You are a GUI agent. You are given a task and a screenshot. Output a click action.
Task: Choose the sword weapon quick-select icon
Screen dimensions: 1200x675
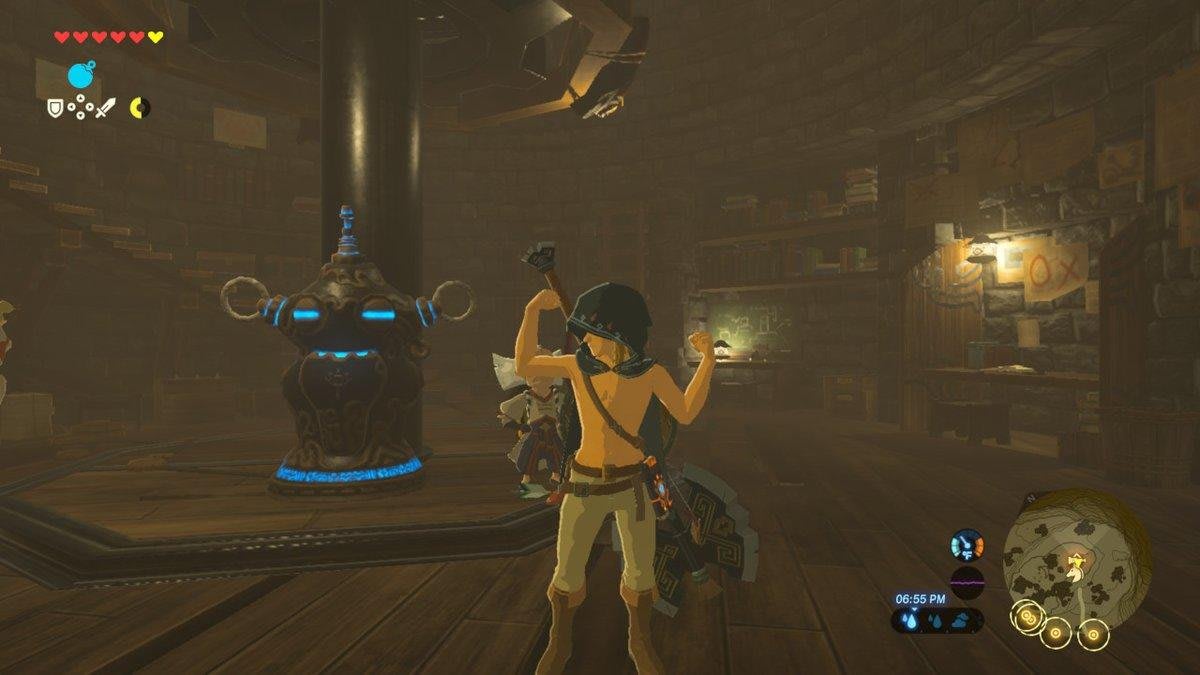click(x=106, y=107)
